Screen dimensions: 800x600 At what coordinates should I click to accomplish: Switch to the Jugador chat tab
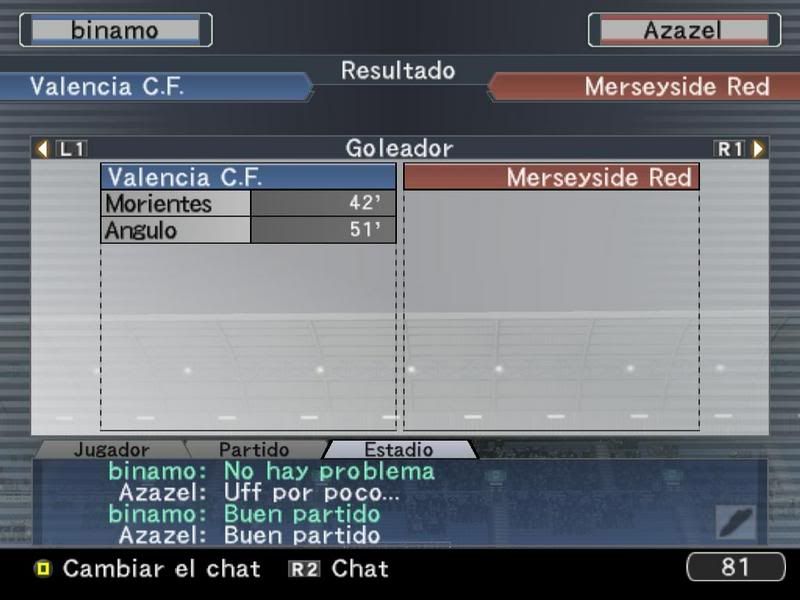coord(111,450)
